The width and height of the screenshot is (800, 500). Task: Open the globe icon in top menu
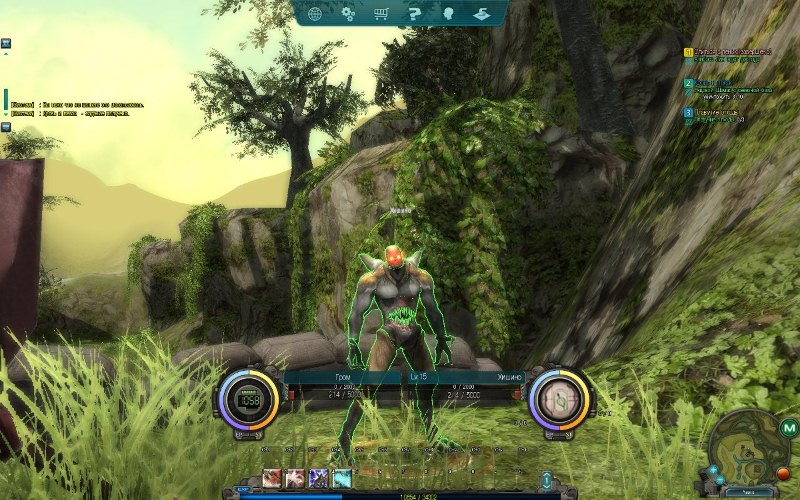pyautogui.click(x=315, y=14)
